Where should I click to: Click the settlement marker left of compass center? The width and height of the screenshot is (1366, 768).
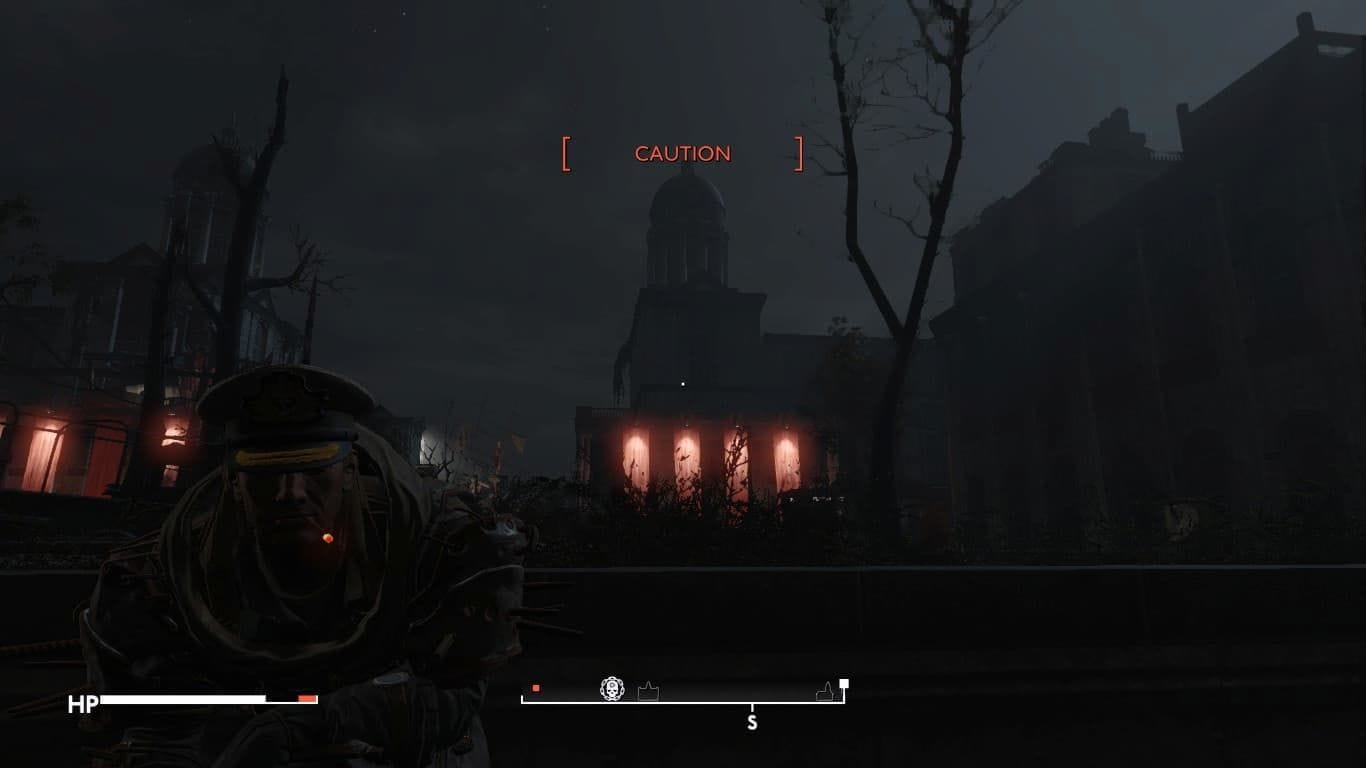(648, 690)
